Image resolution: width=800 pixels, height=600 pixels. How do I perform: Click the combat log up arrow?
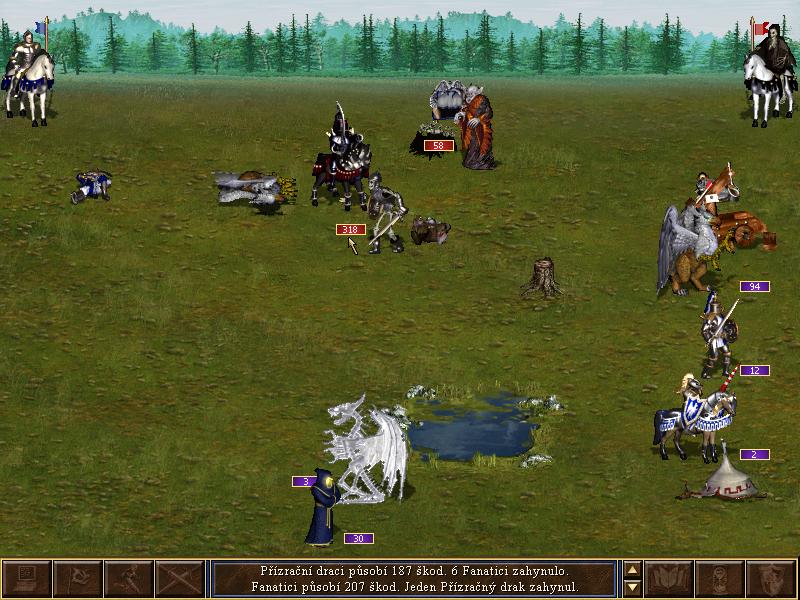pyautogui.click(x=632, y=571)
